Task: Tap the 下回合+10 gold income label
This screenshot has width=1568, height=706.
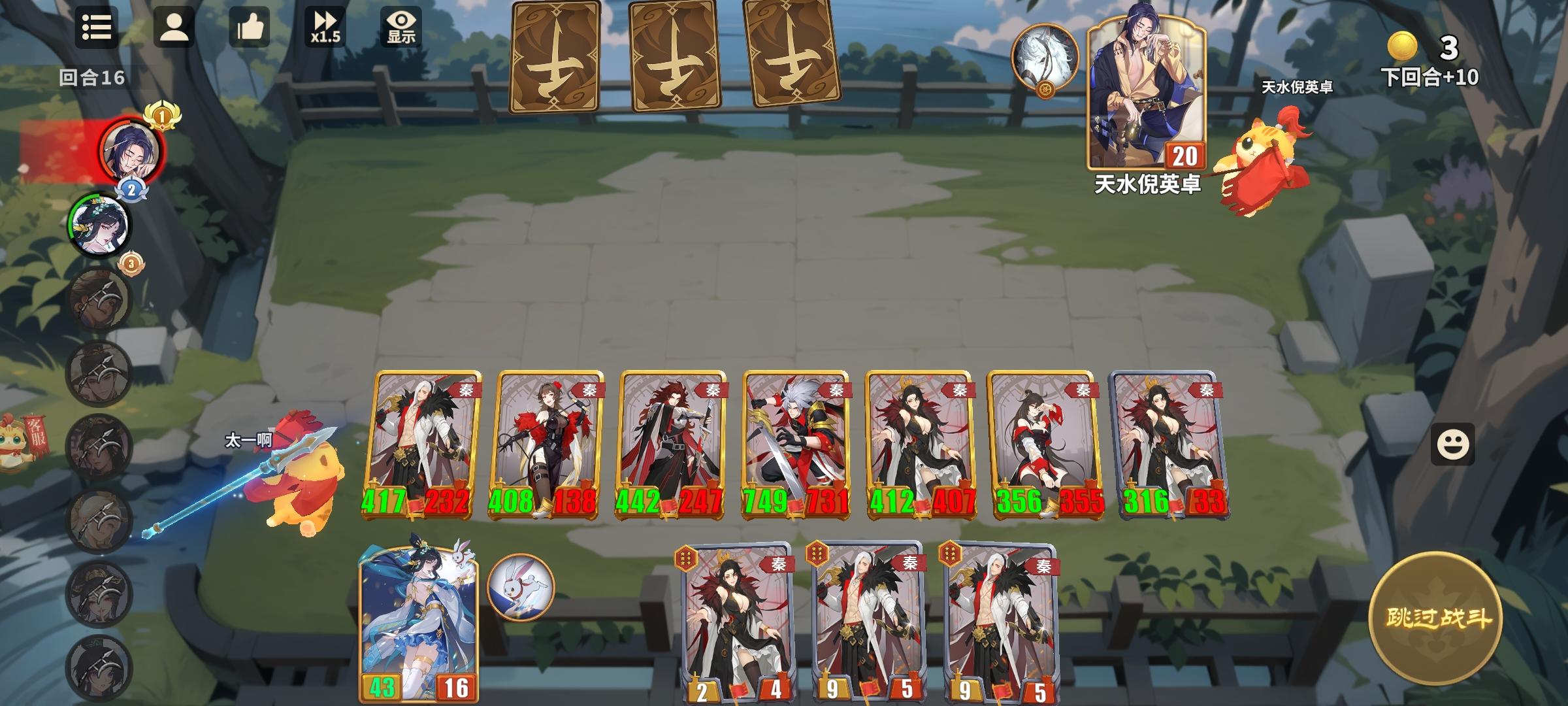Action: click(x=1431, y=77)
